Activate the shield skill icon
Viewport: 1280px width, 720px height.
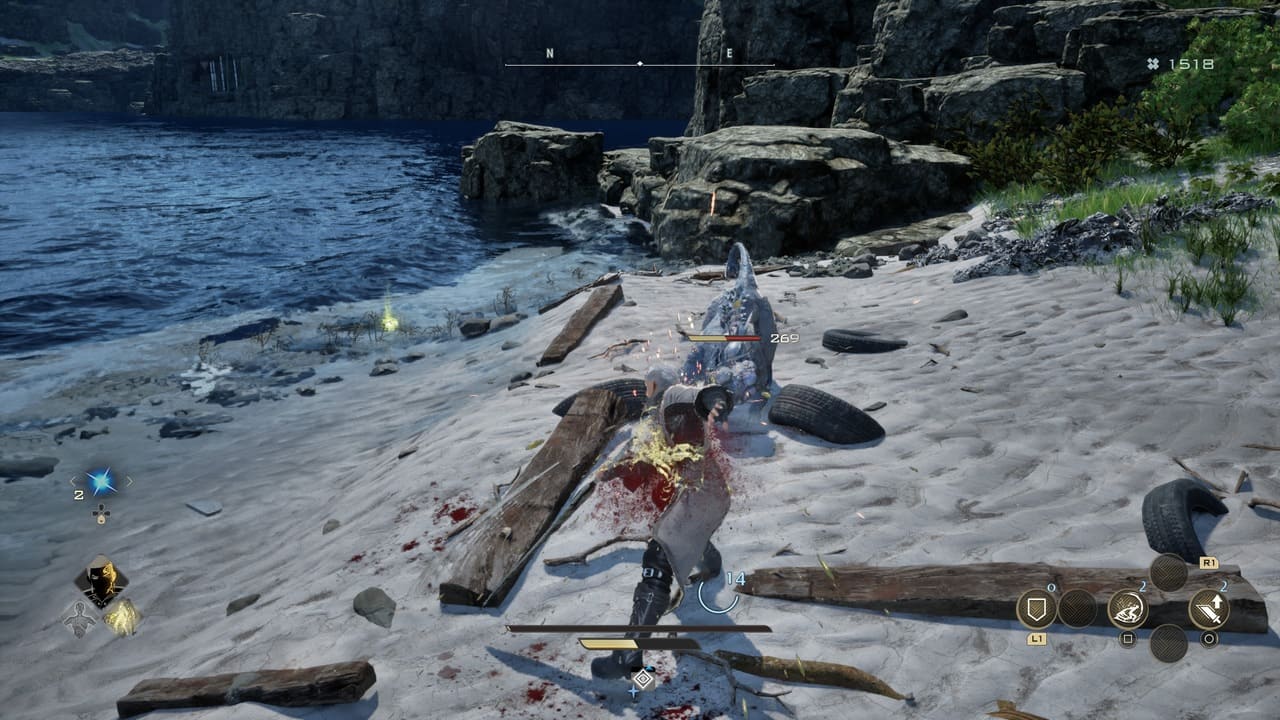coord(1036,608)
